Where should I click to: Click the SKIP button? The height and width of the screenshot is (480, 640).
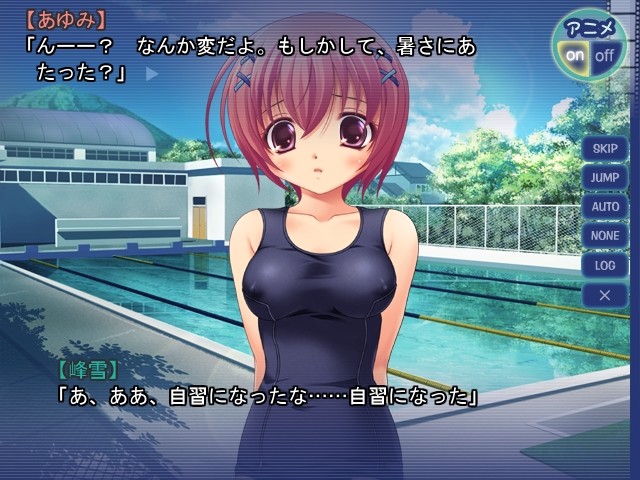point(605,149)
